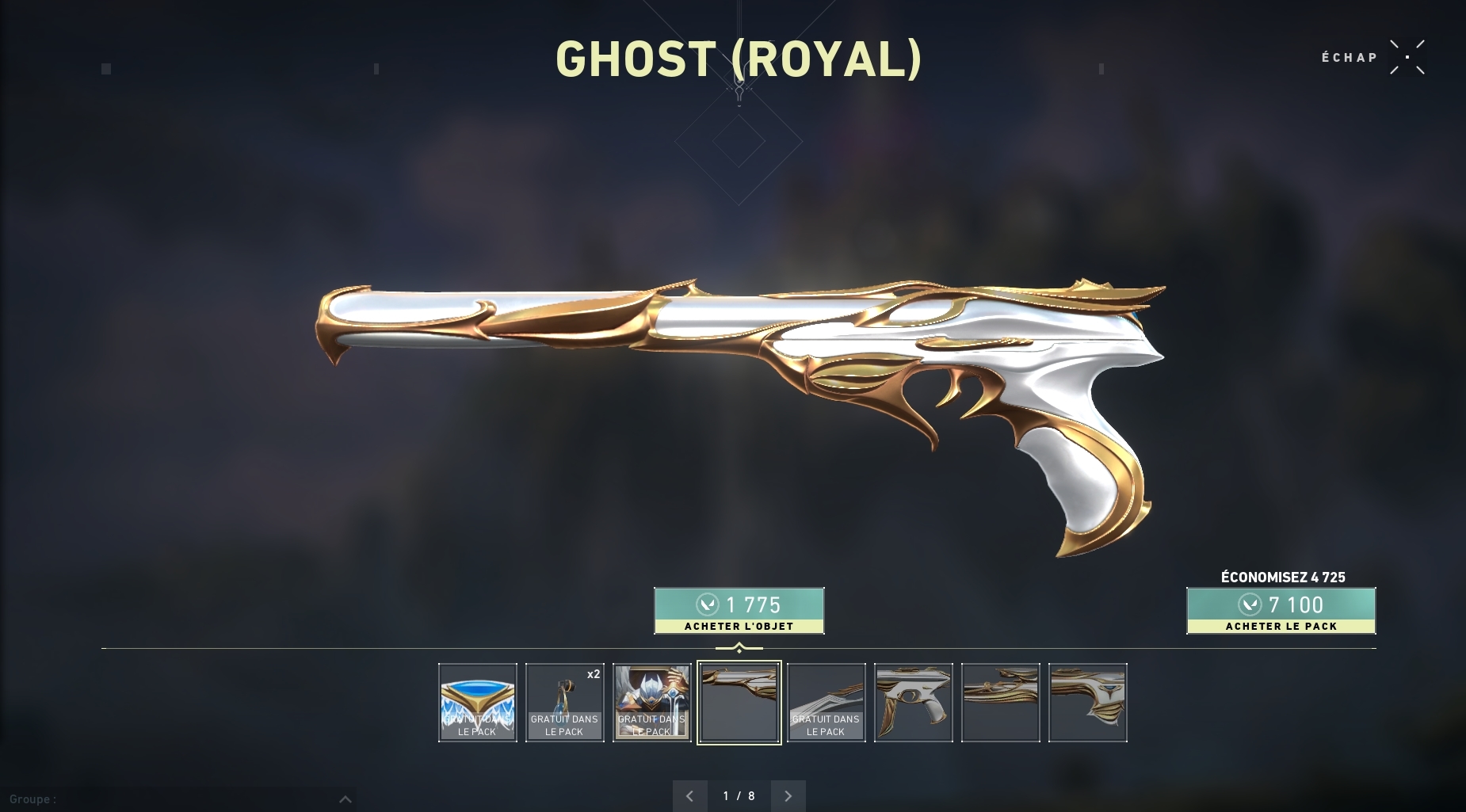
Task: Open the armored knight player card thumbnail
Action: pos(652,703)
